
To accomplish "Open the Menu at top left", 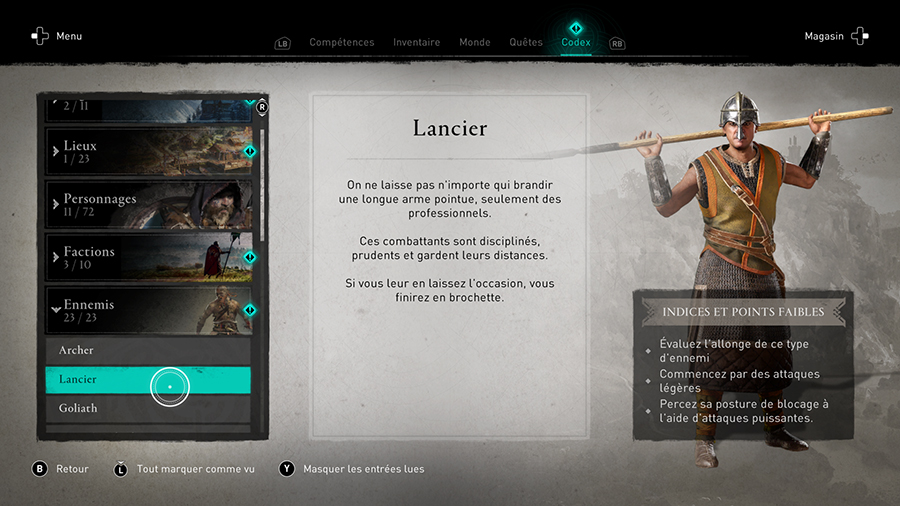I will coord(56,36).
